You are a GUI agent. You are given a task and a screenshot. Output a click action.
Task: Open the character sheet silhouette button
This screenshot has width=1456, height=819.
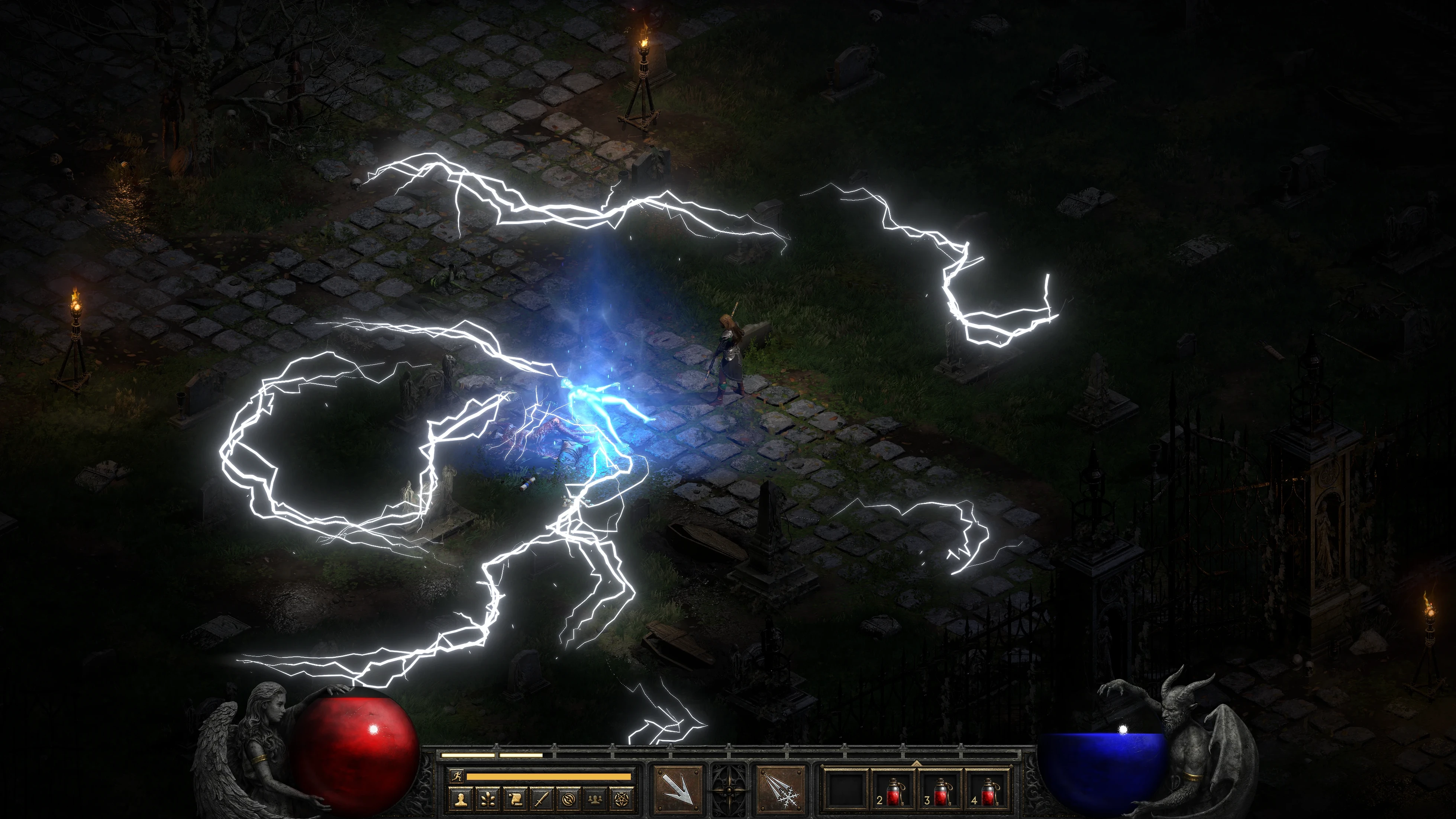pos(461,799)
